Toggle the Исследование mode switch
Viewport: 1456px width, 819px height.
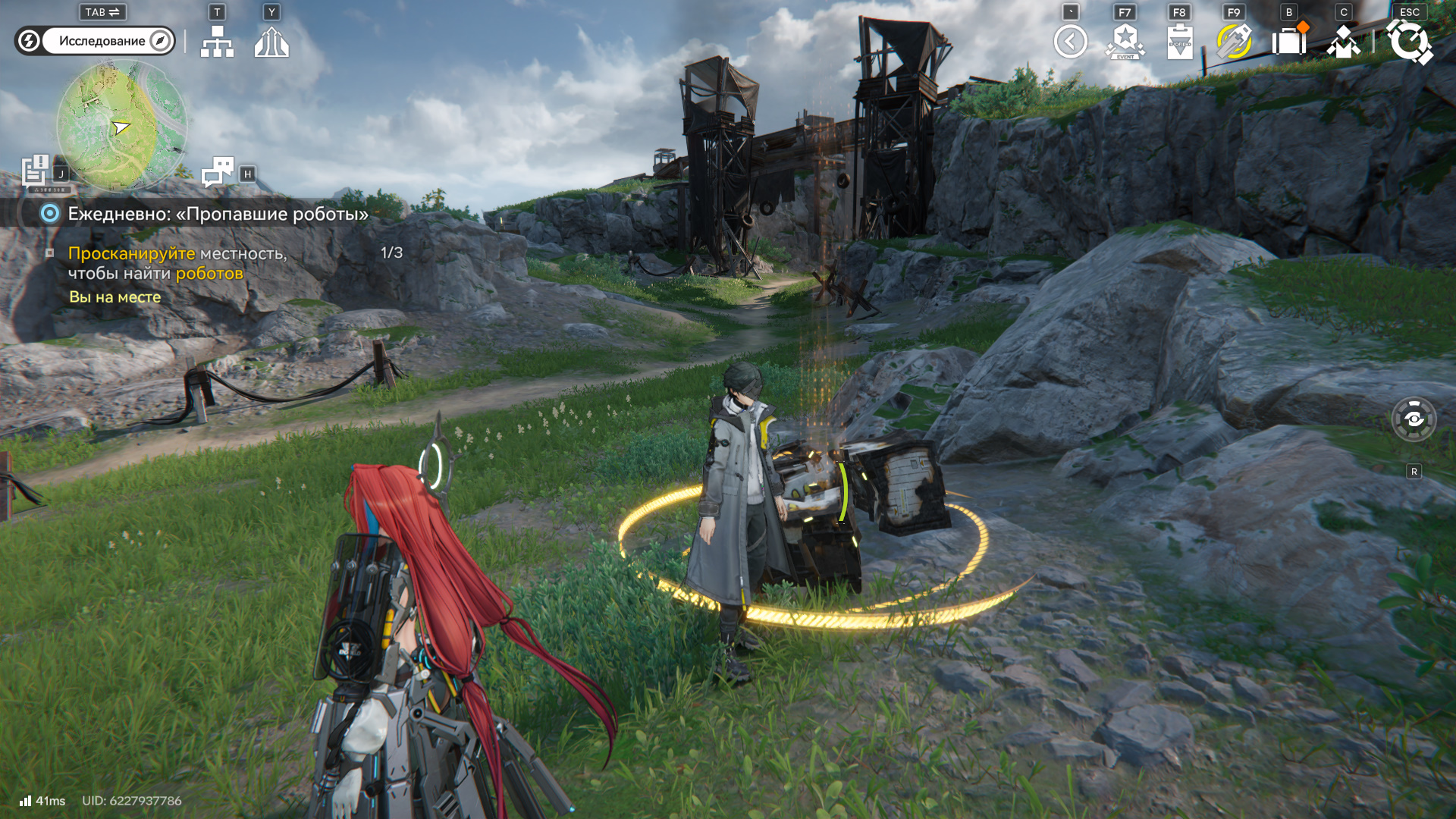click(96, 41)
